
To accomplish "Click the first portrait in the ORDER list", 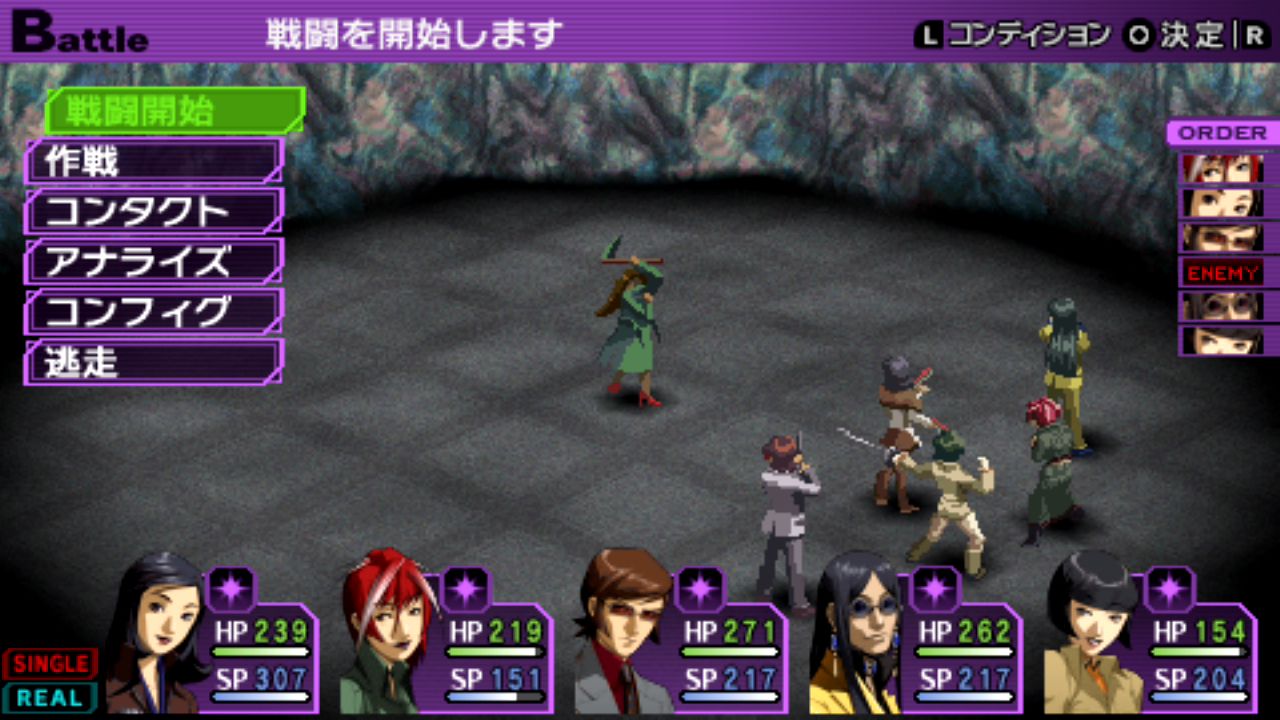I will click(1222, 168).
